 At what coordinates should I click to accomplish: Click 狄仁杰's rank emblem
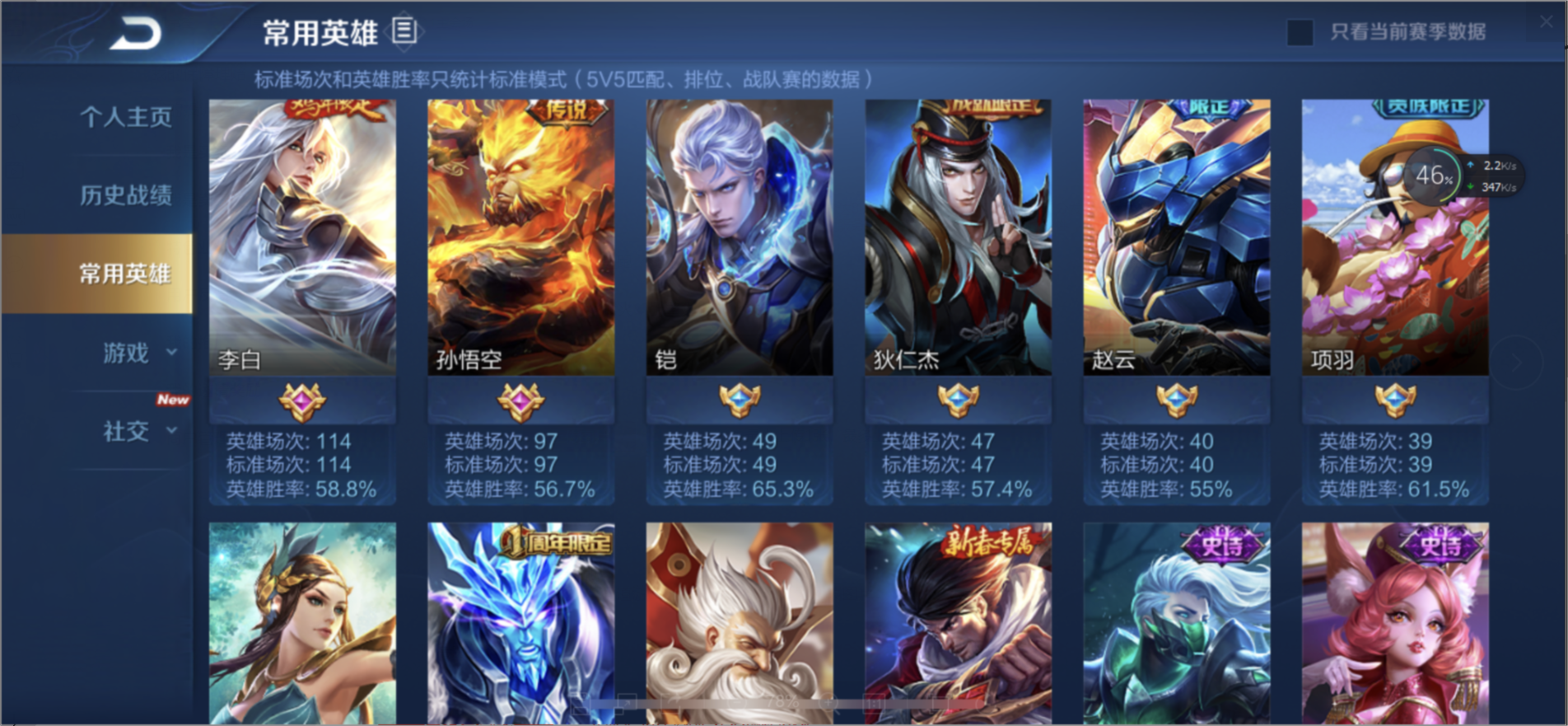[x=957, y=401]
